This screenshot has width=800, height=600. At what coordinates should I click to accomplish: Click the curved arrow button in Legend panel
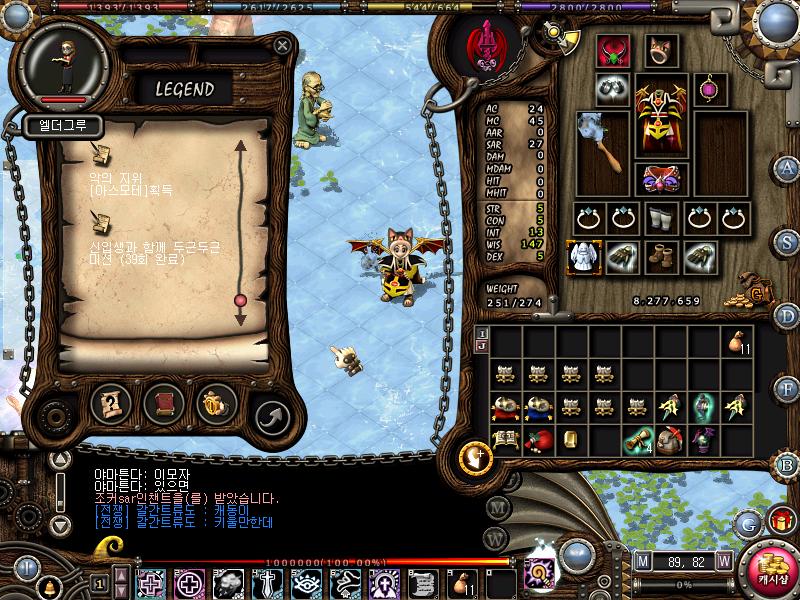click(270, 412)
